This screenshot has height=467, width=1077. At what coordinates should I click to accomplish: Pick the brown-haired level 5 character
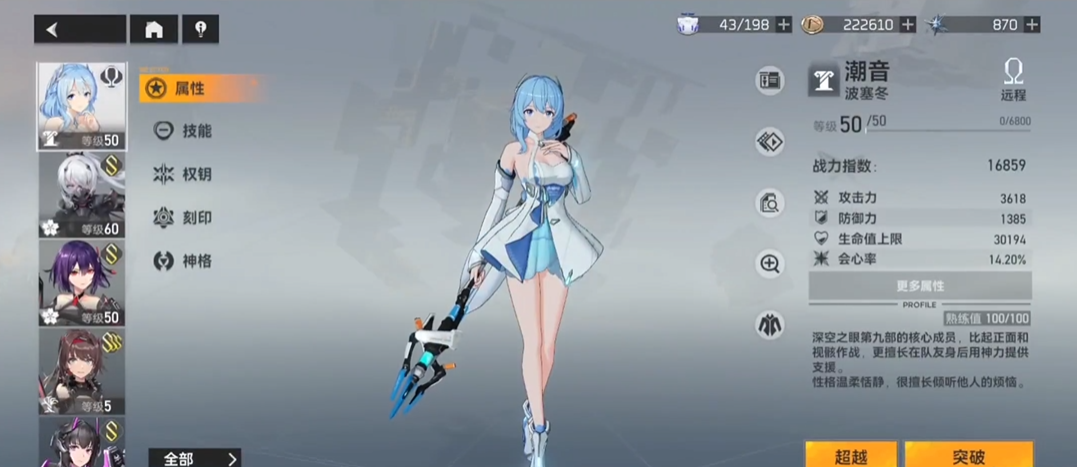tap(81, 371)
